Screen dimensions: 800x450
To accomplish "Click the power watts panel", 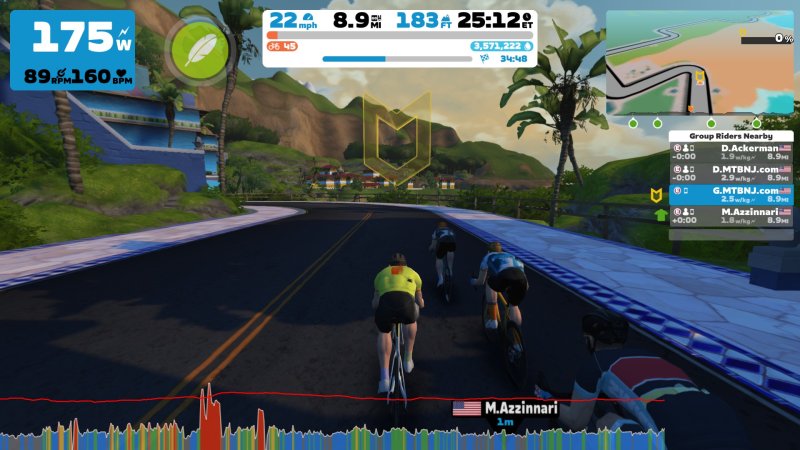I will 73,50.
